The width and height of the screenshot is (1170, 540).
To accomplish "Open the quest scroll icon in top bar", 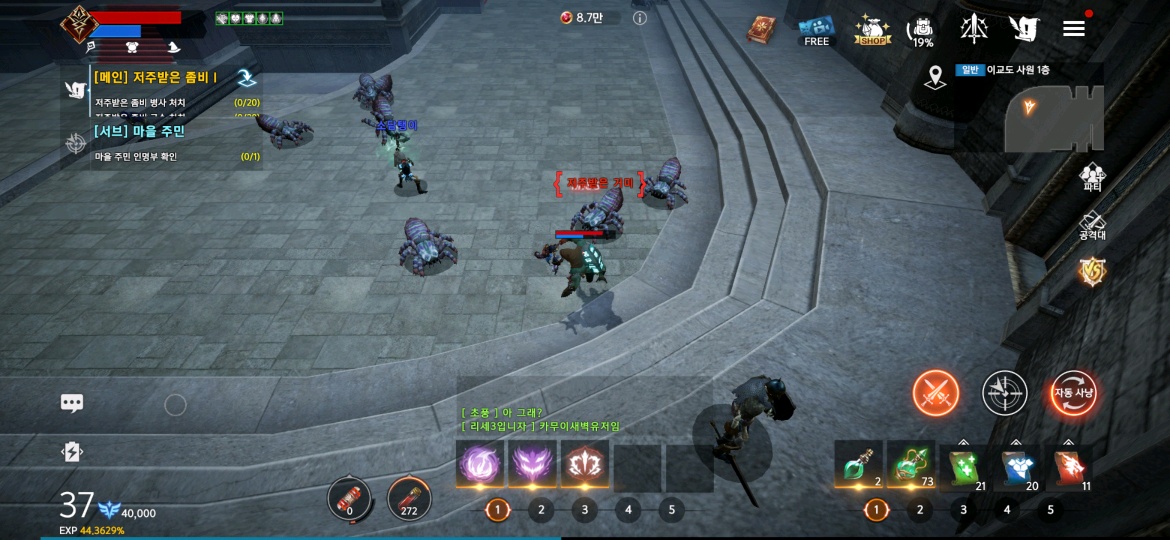I will (x=1023, y=29).
